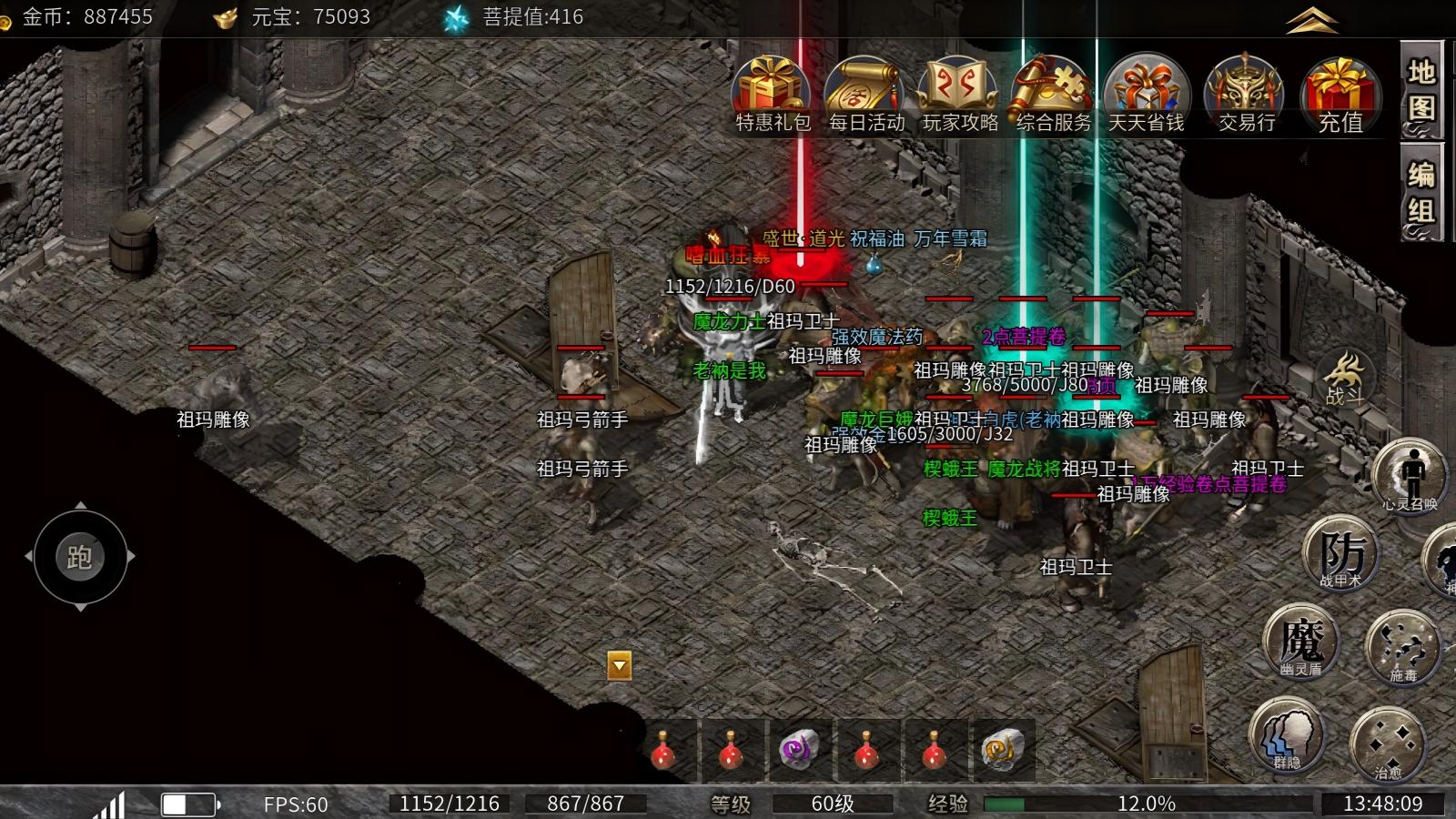The height and width of the screenshot is (819, 1456).
Task: Open the 综合服务 services menu
Action: [1053, 91]
